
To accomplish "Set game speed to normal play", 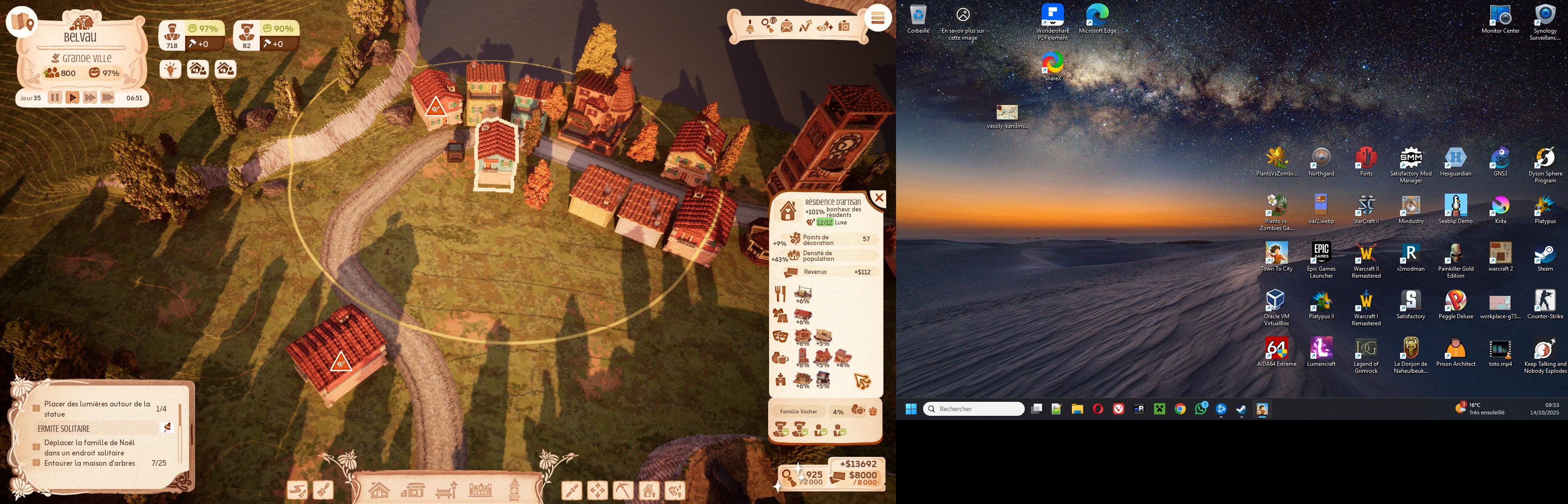I will pyautogui.click(x=72, y=98).
